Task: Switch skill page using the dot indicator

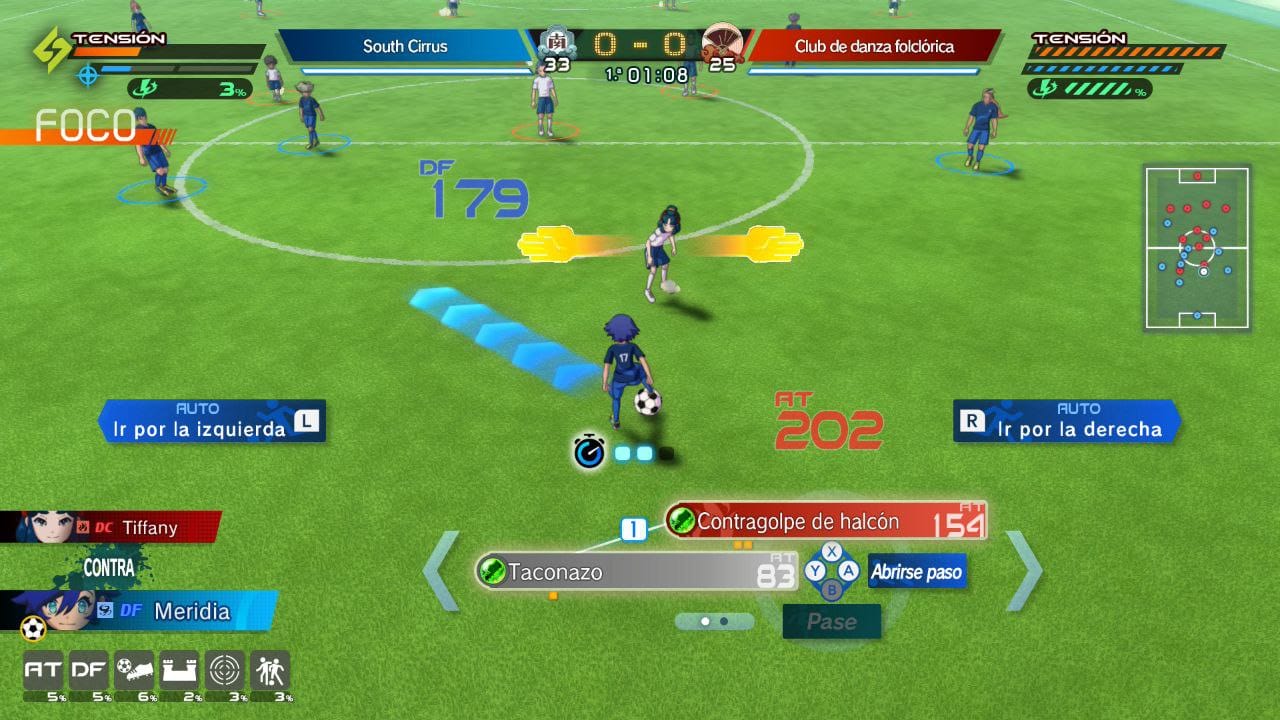Action: click(x=711, y=621)
